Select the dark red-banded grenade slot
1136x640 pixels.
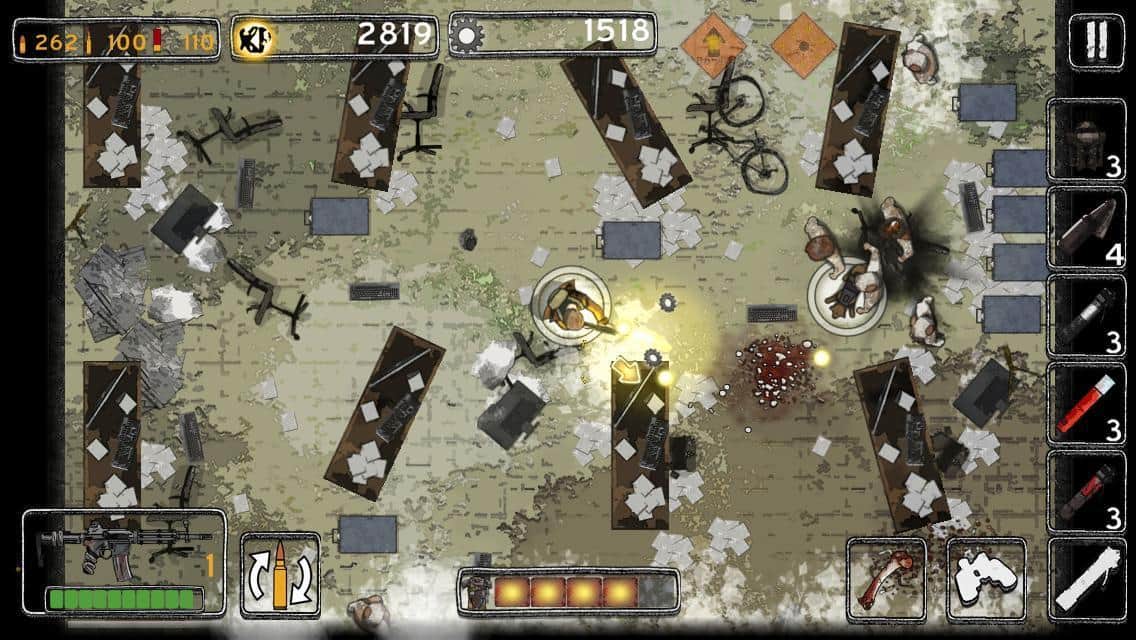1086,492
